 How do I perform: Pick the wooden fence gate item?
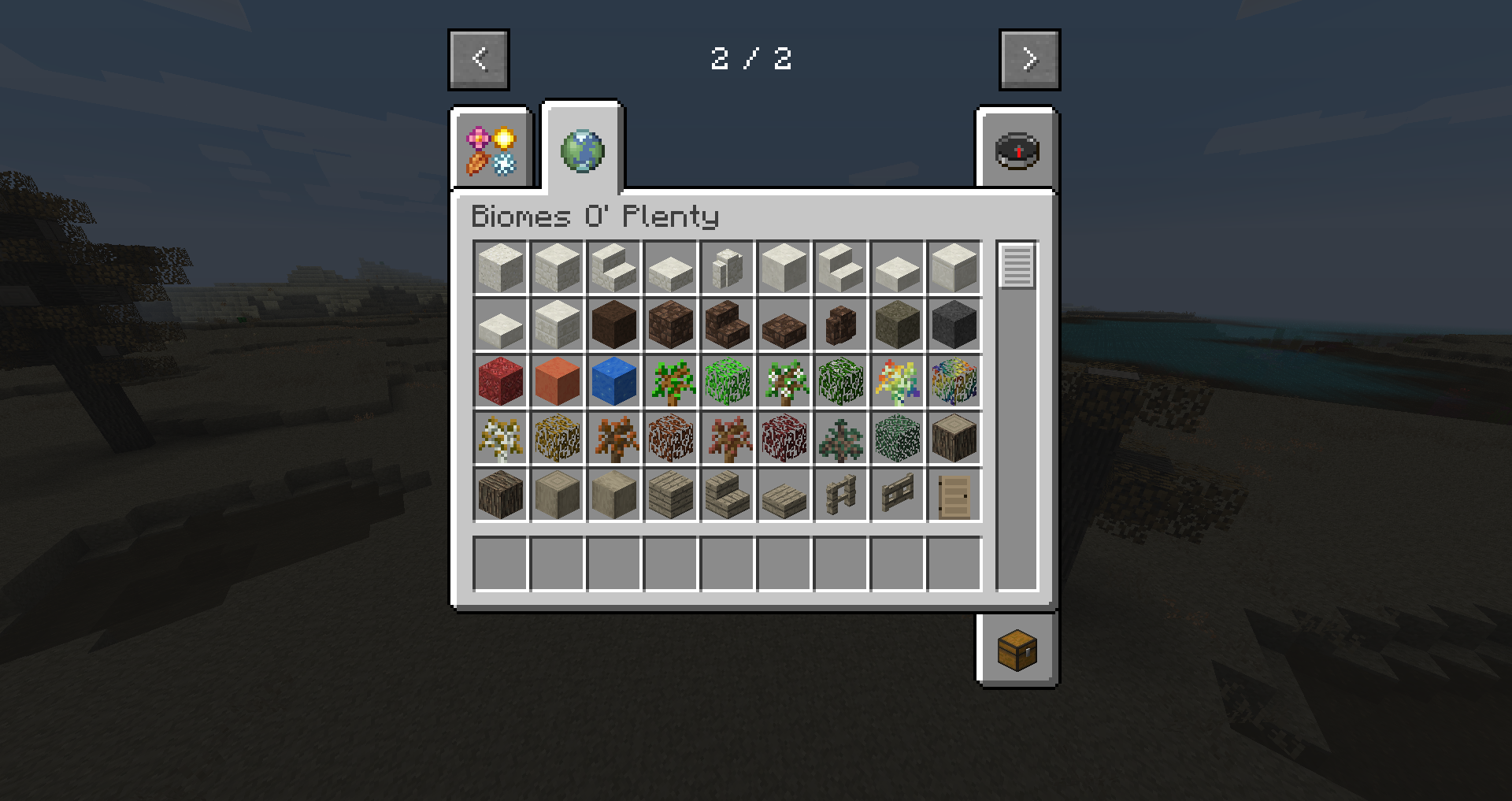point(897,494)
